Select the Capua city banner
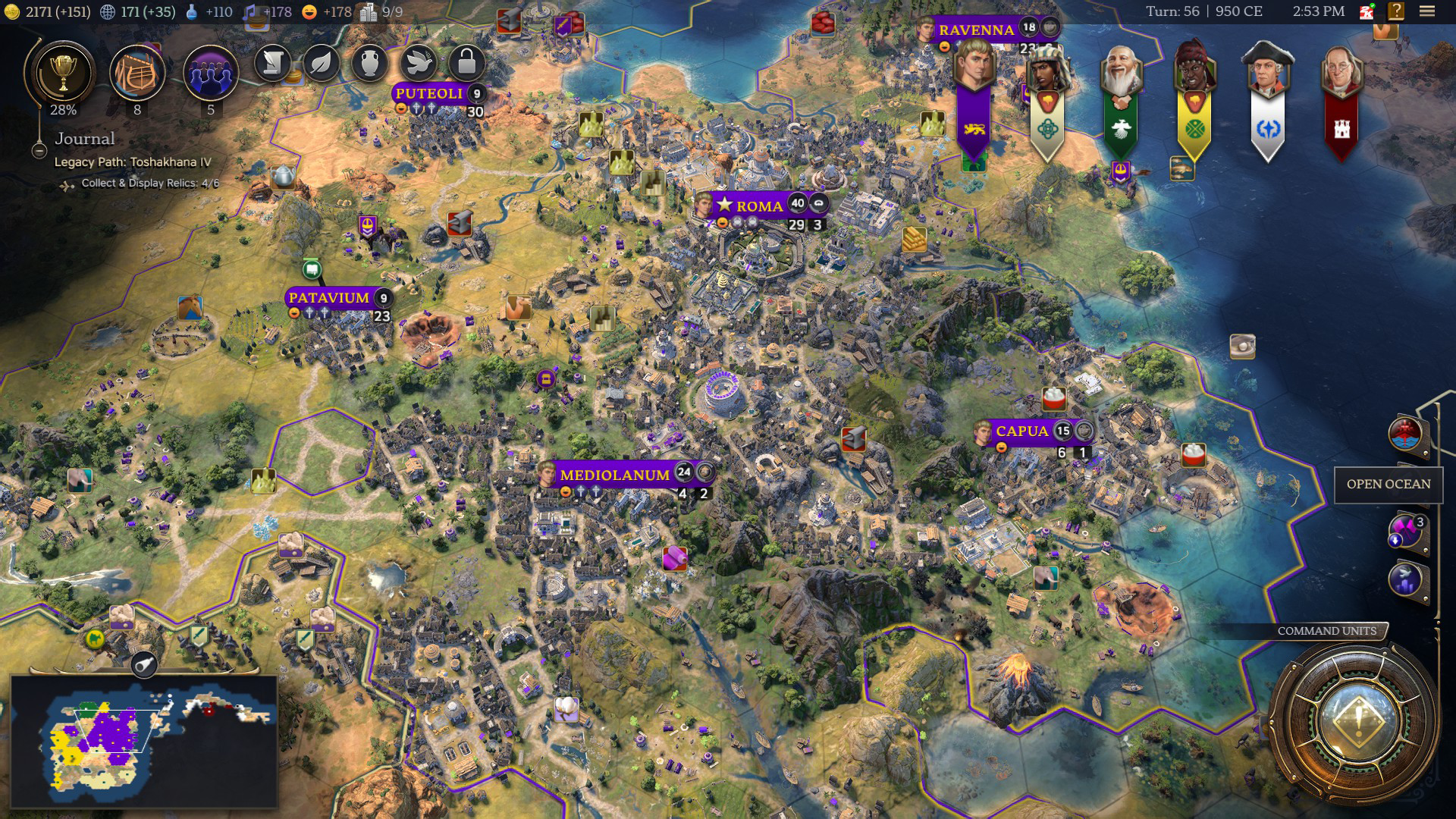1456x819 pixels. tap(1021, 431)
